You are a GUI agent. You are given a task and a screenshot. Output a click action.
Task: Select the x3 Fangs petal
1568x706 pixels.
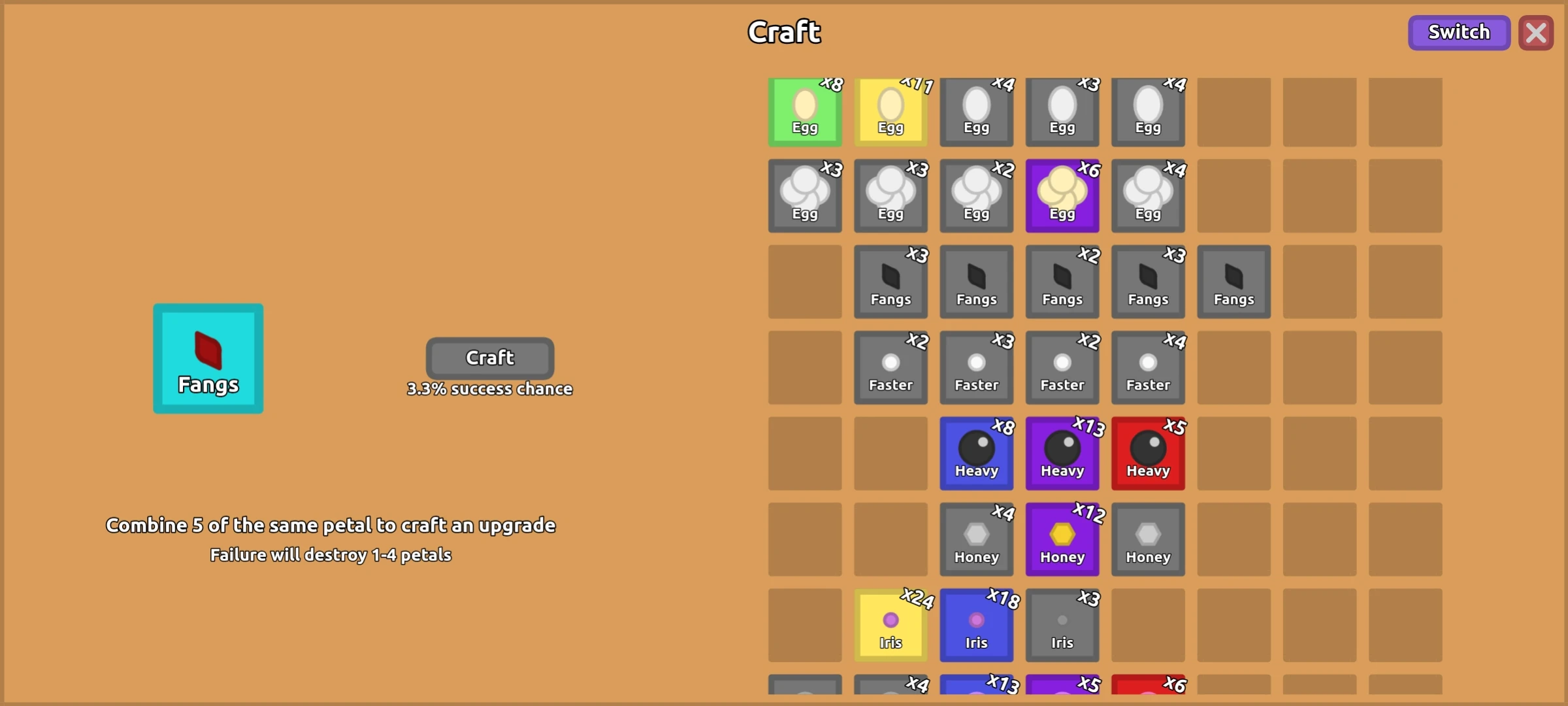(890, 281)
